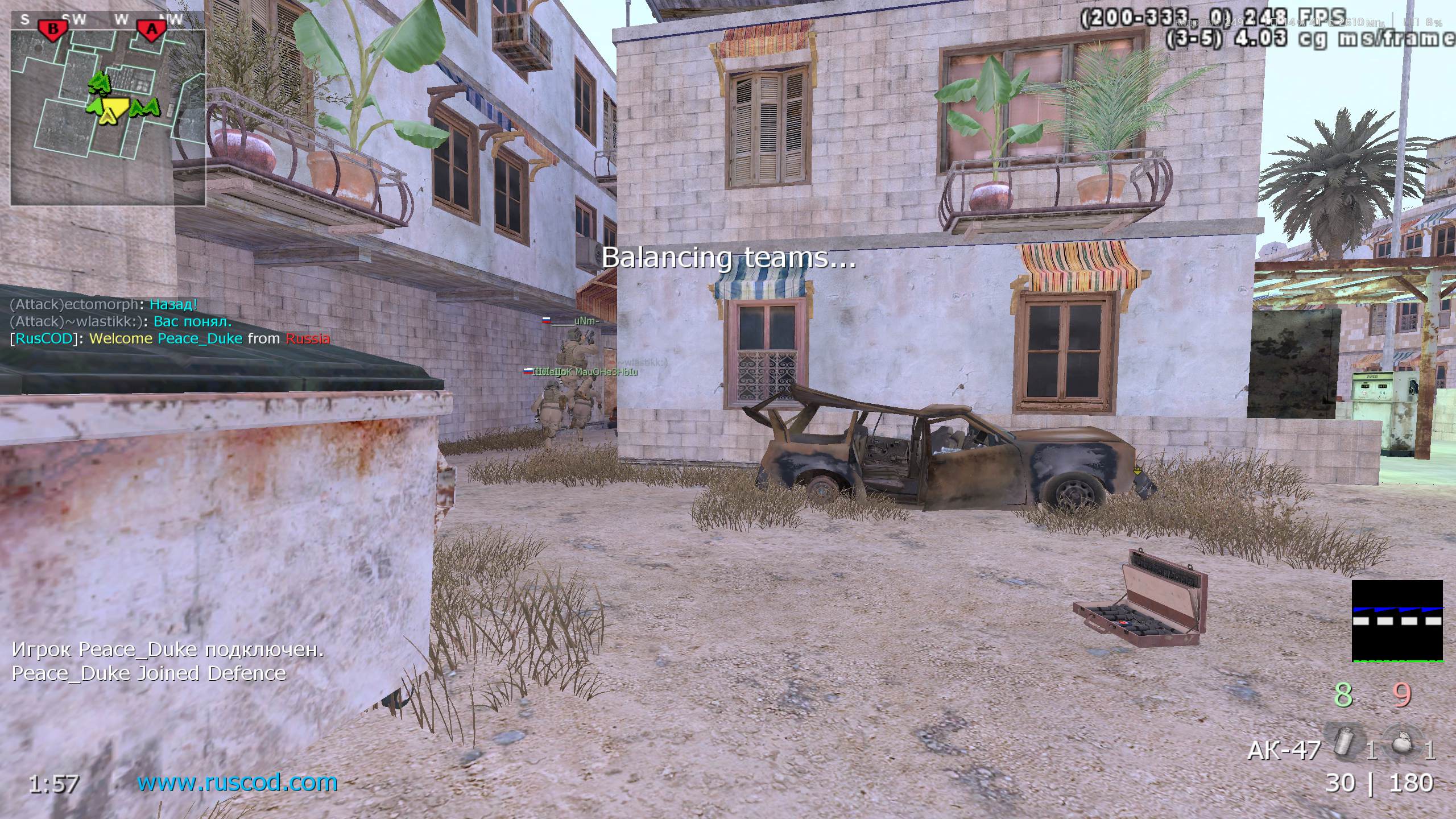The height and width of the screenshot is (819, 1456).
Task: Click the minimap in the corner
Action: click(108, 117)
